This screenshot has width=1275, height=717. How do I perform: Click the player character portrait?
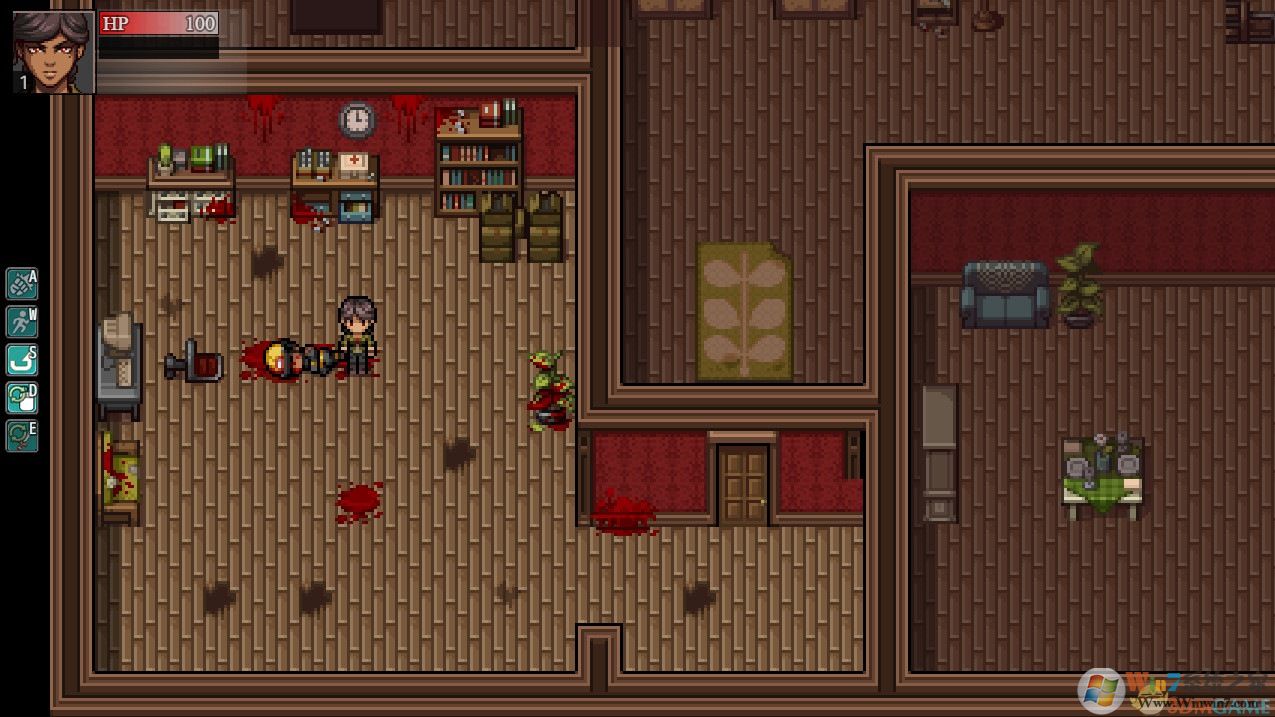54,52
